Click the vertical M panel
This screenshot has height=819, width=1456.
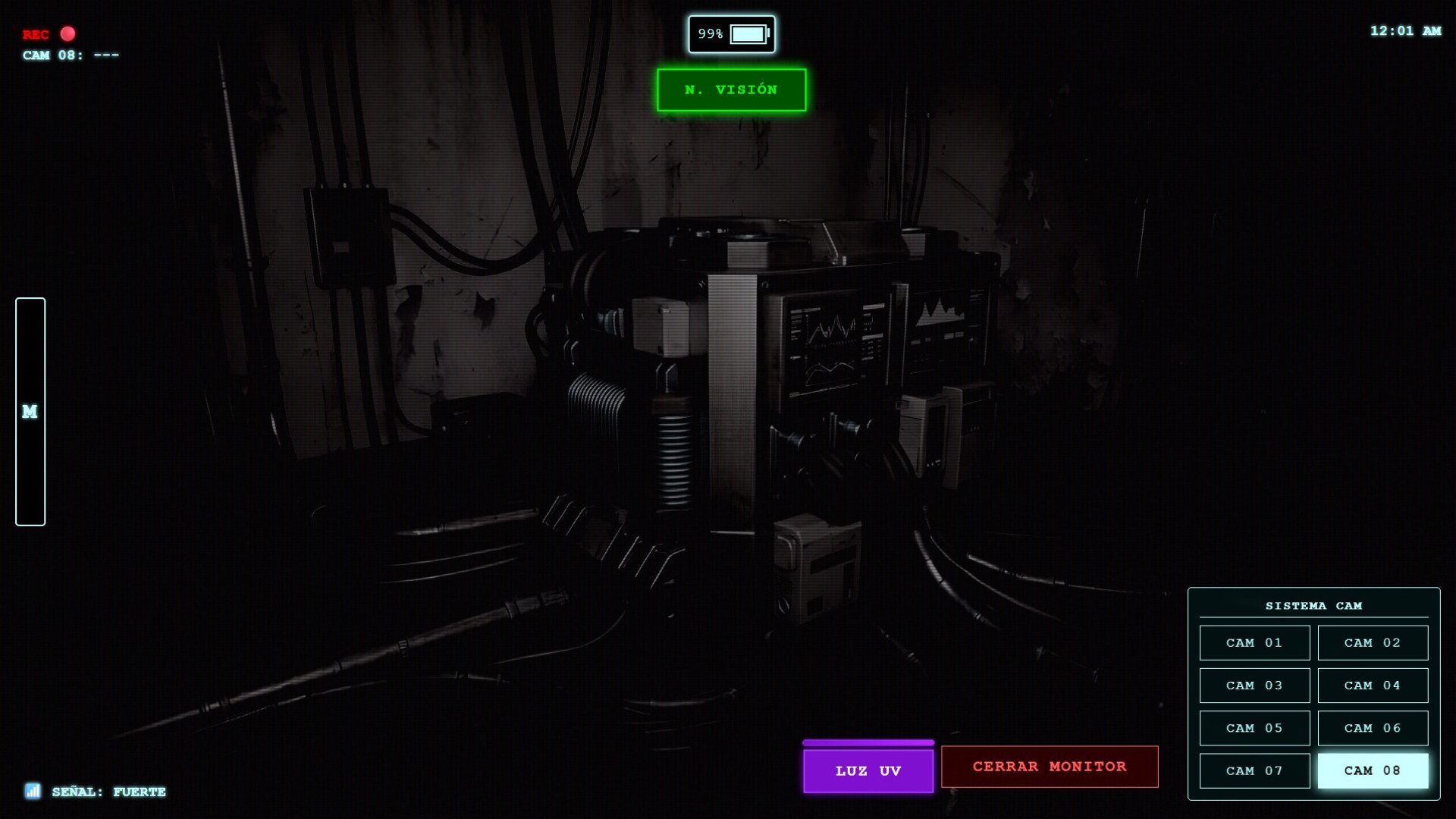click(30, 412)
